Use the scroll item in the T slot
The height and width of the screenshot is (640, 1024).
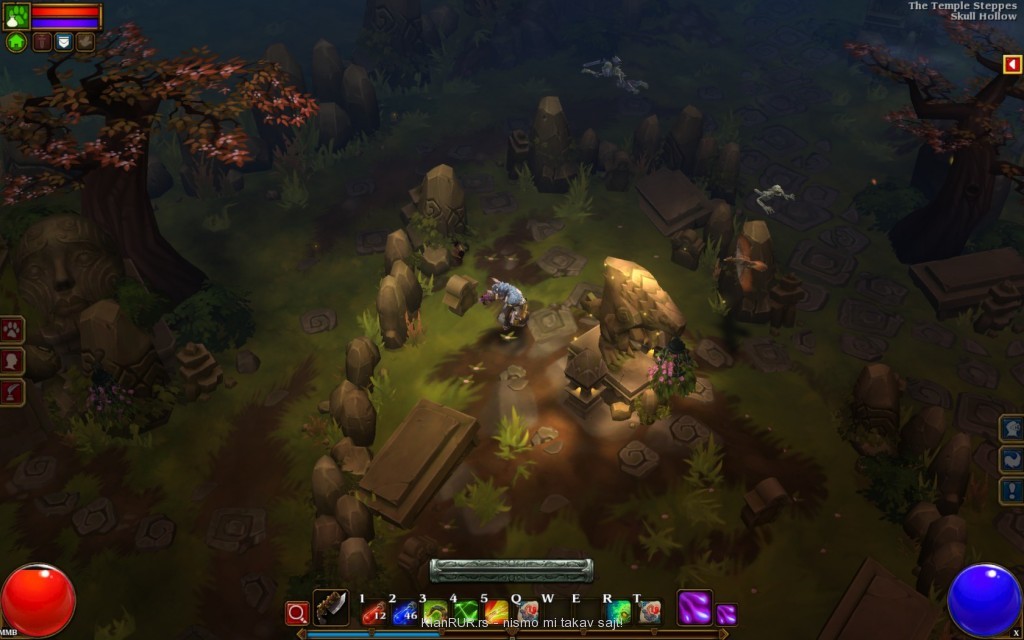pos(649,612)
